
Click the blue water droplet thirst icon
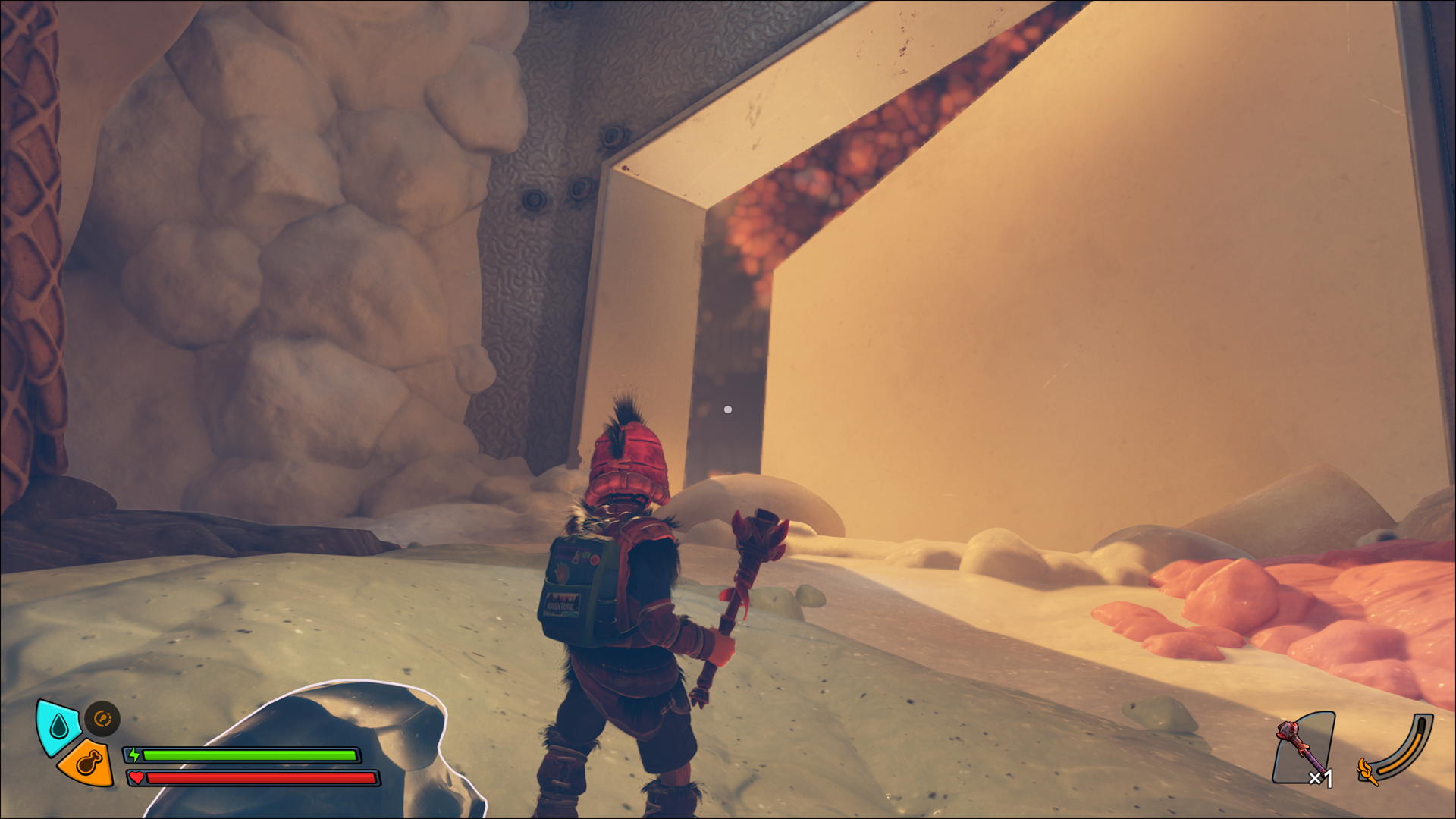click(x=58, y=727)
